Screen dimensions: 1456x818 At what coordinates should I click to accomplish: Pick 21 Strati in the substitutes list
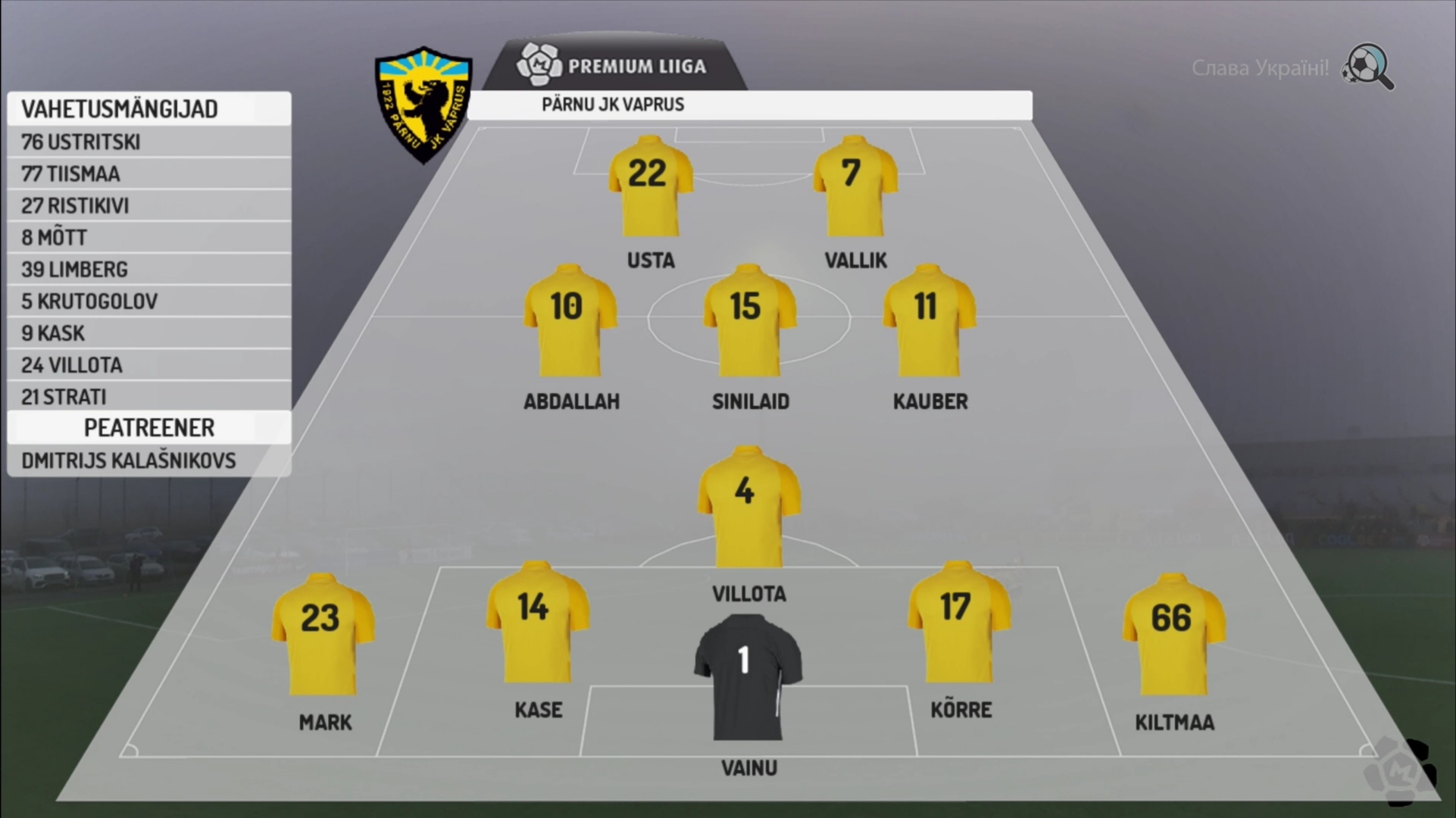pyautogui.click(x=148, y=396)
